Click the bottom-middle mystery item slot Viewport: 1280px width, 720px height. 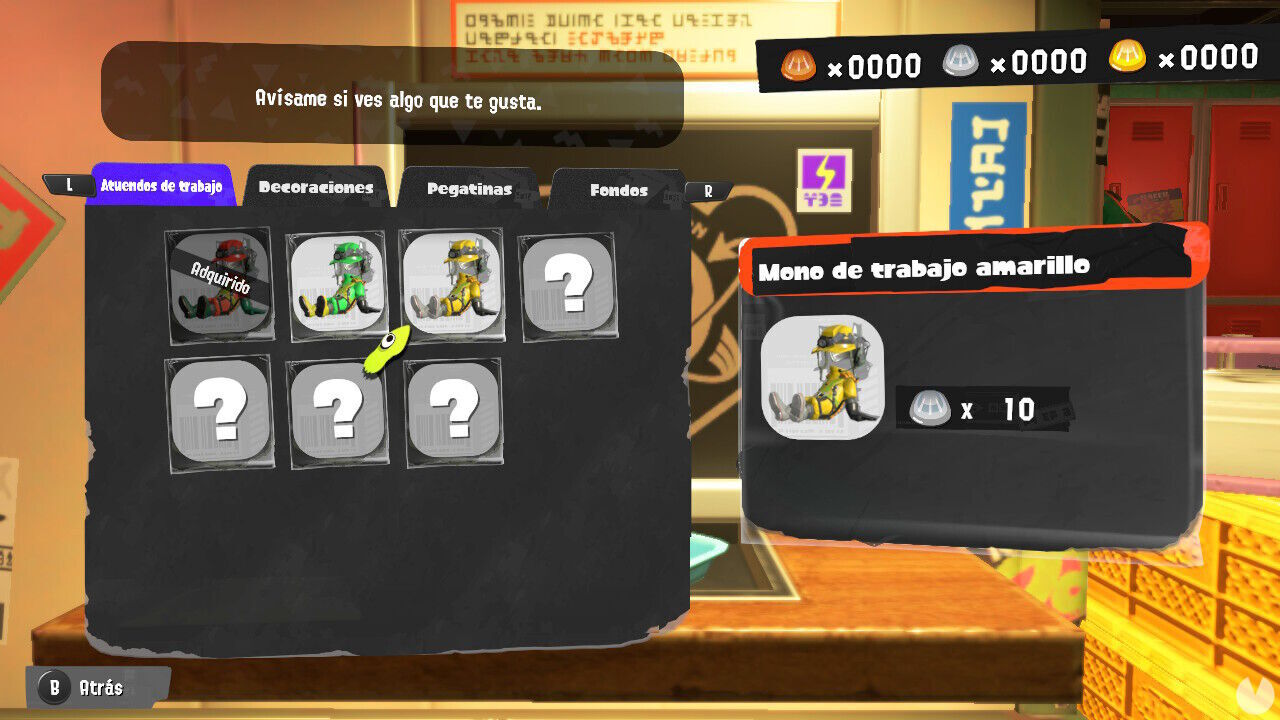click(337, 410)
